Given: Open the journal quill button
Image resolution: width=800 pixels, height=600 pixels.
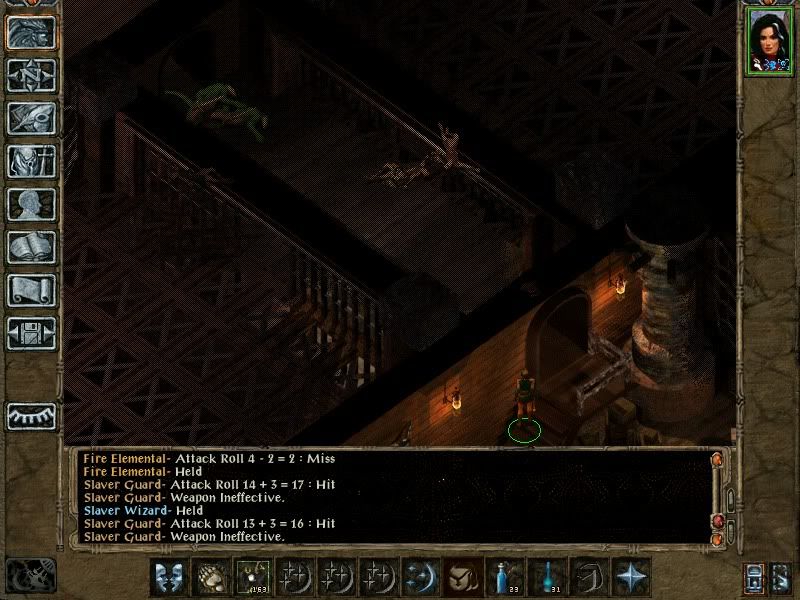Looking at the screenshot, I should point(31,118).
